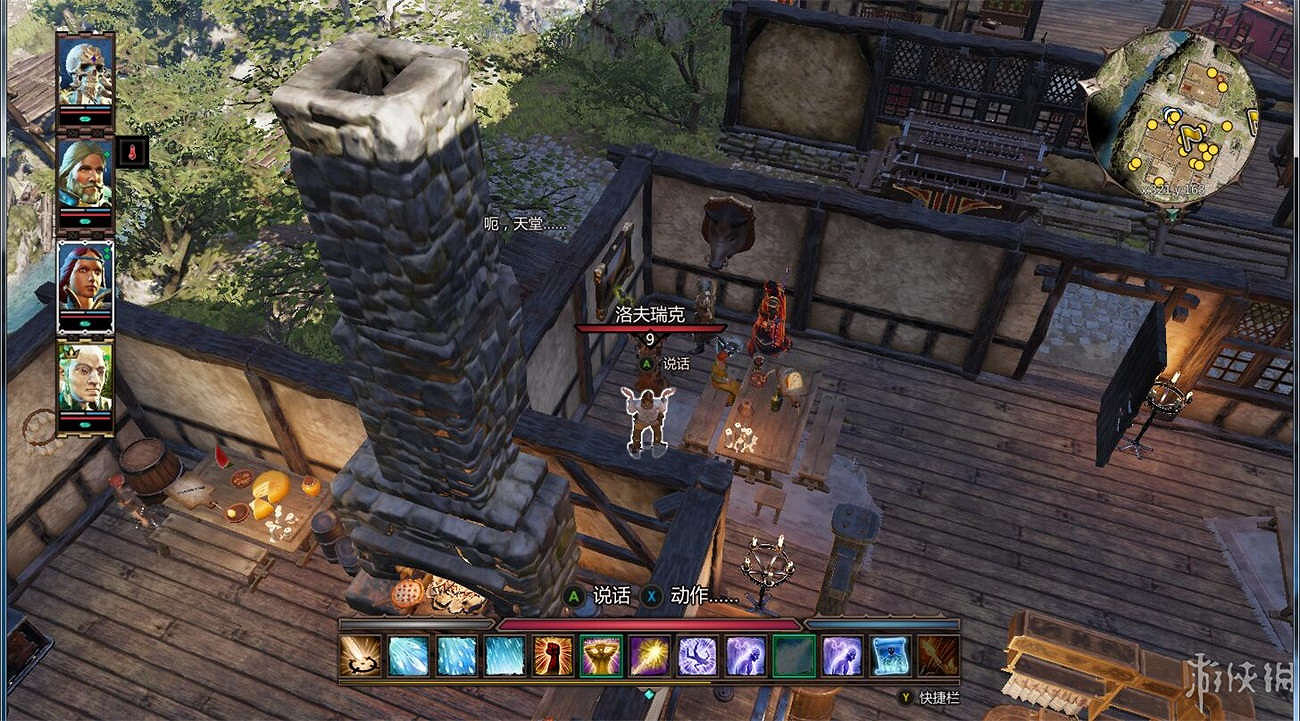Use the red clenched fist skill
The width and height of the screenshot is (1300, 721).
click(553, 656)
